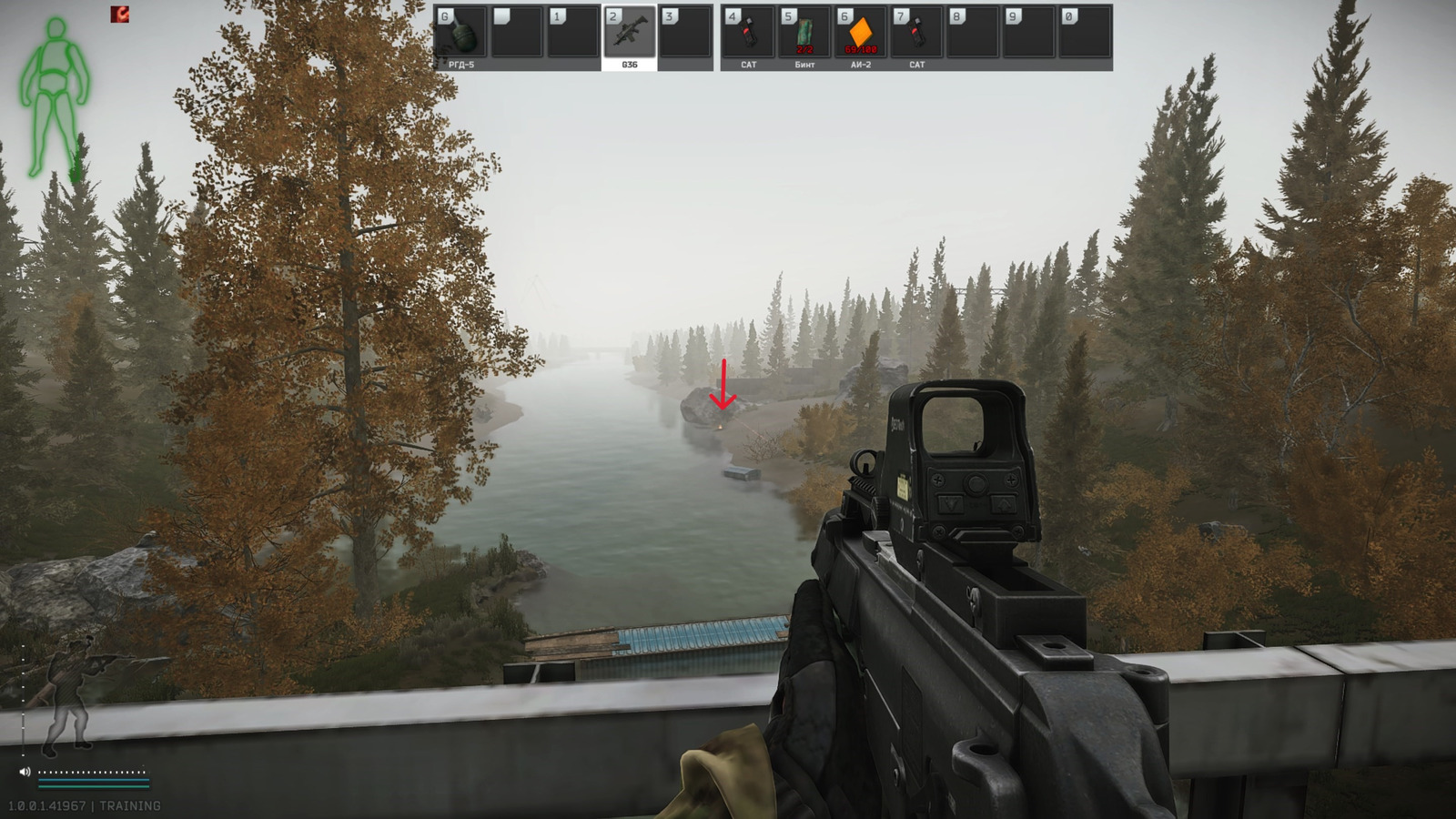The height and width of the screenshot is (819, 1456).
Task: Click the 1.0.0.1.41967 TRAINING version text
Action: (x=82, y=804)
